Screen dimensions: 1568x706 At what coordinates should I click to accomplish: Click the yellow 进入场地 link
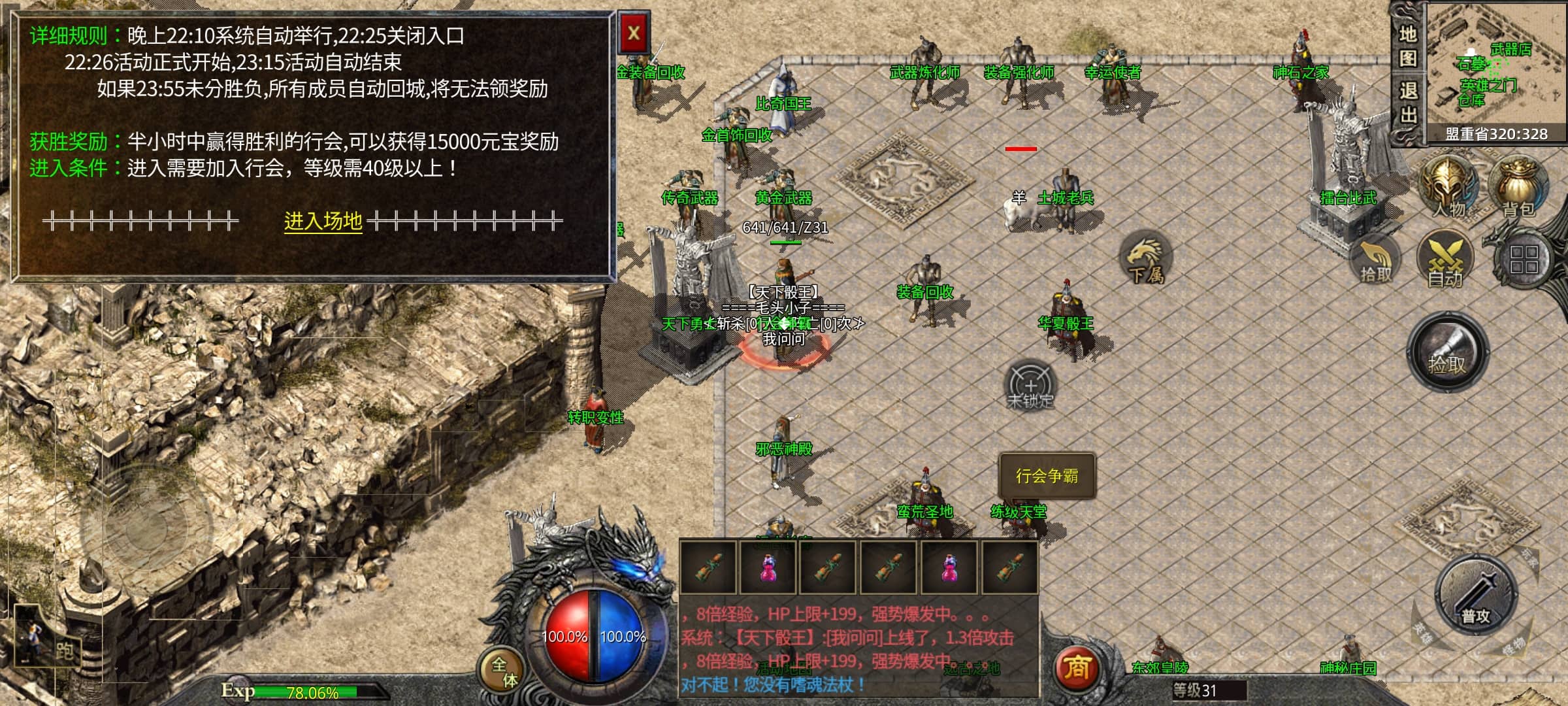tap(323, 222)
